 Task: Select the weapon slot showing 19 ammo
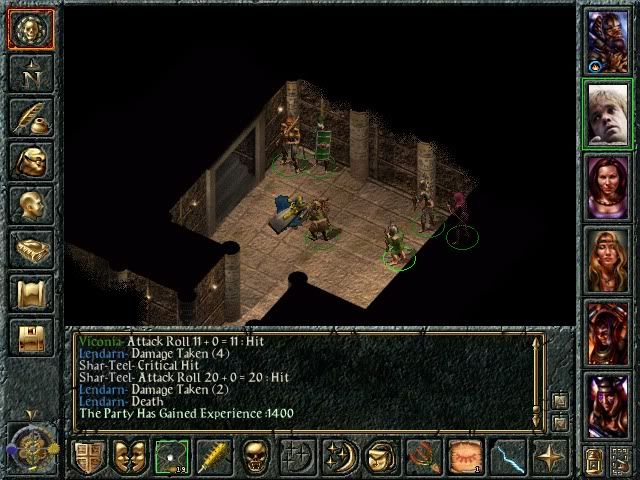[173, 457]
